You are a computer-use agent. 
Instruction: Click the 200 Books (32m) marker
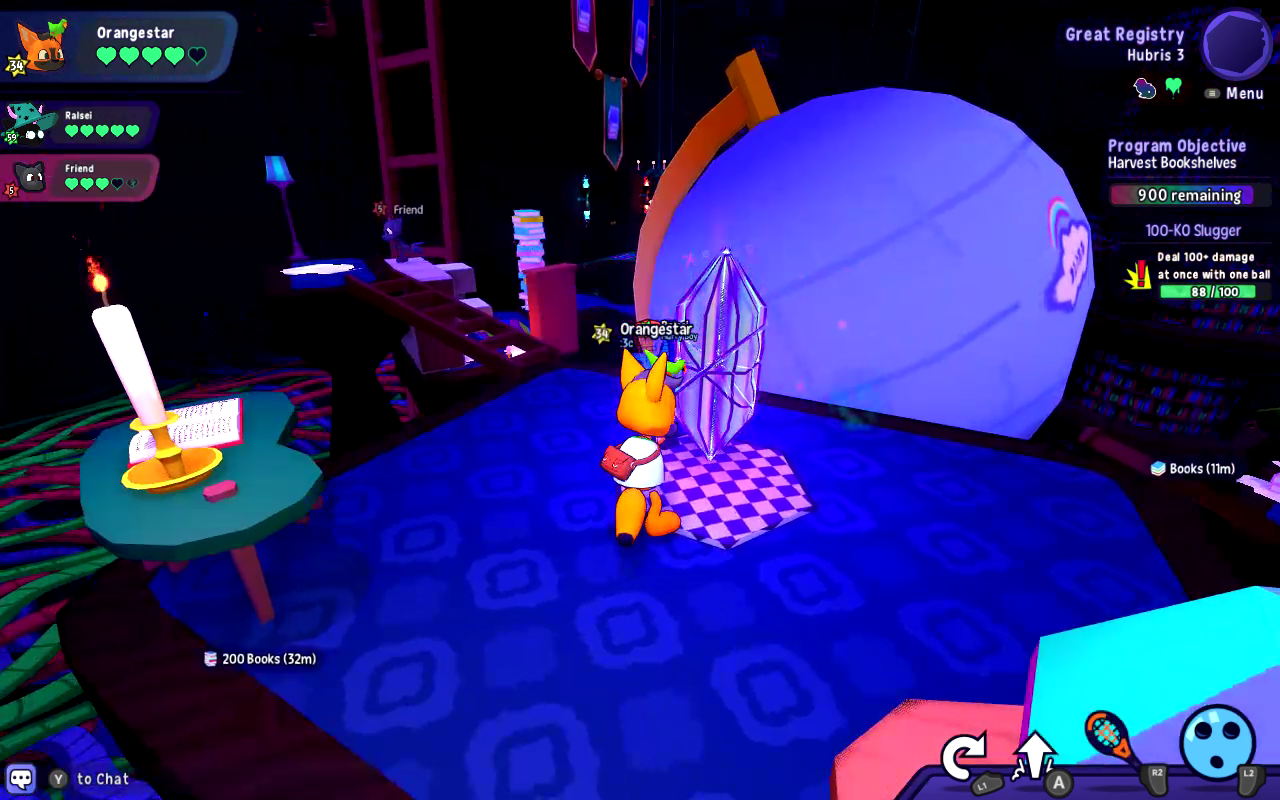click(x=260, y=660)
